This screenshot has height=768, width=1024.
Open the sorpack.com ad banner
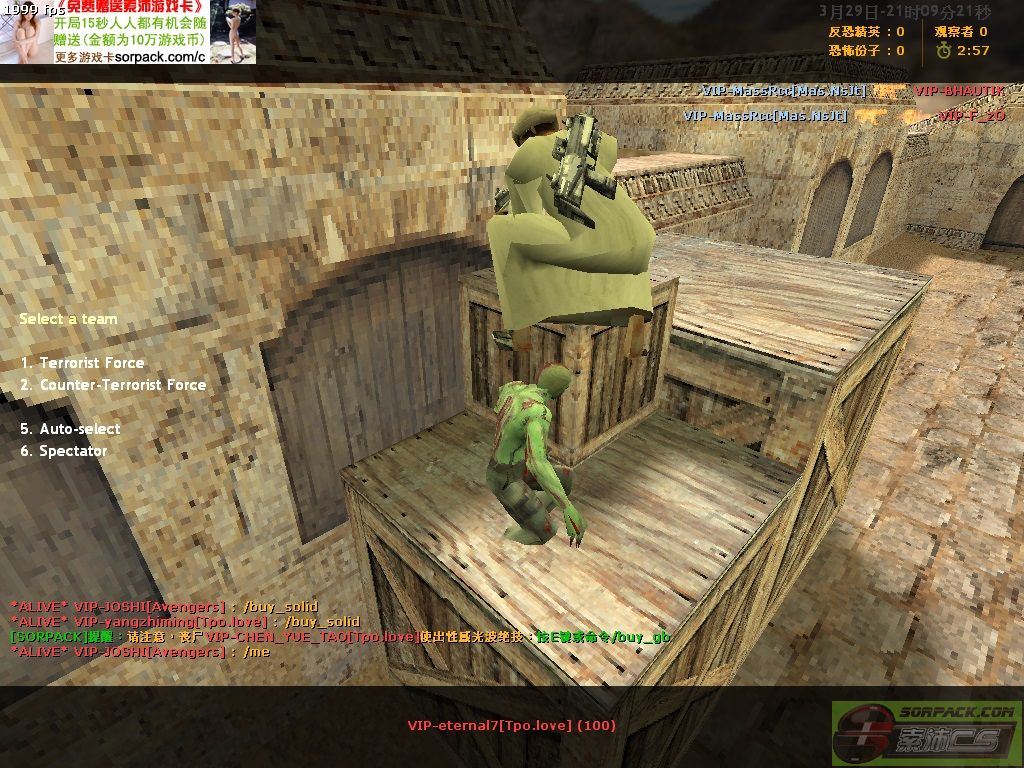click(128, 32)
